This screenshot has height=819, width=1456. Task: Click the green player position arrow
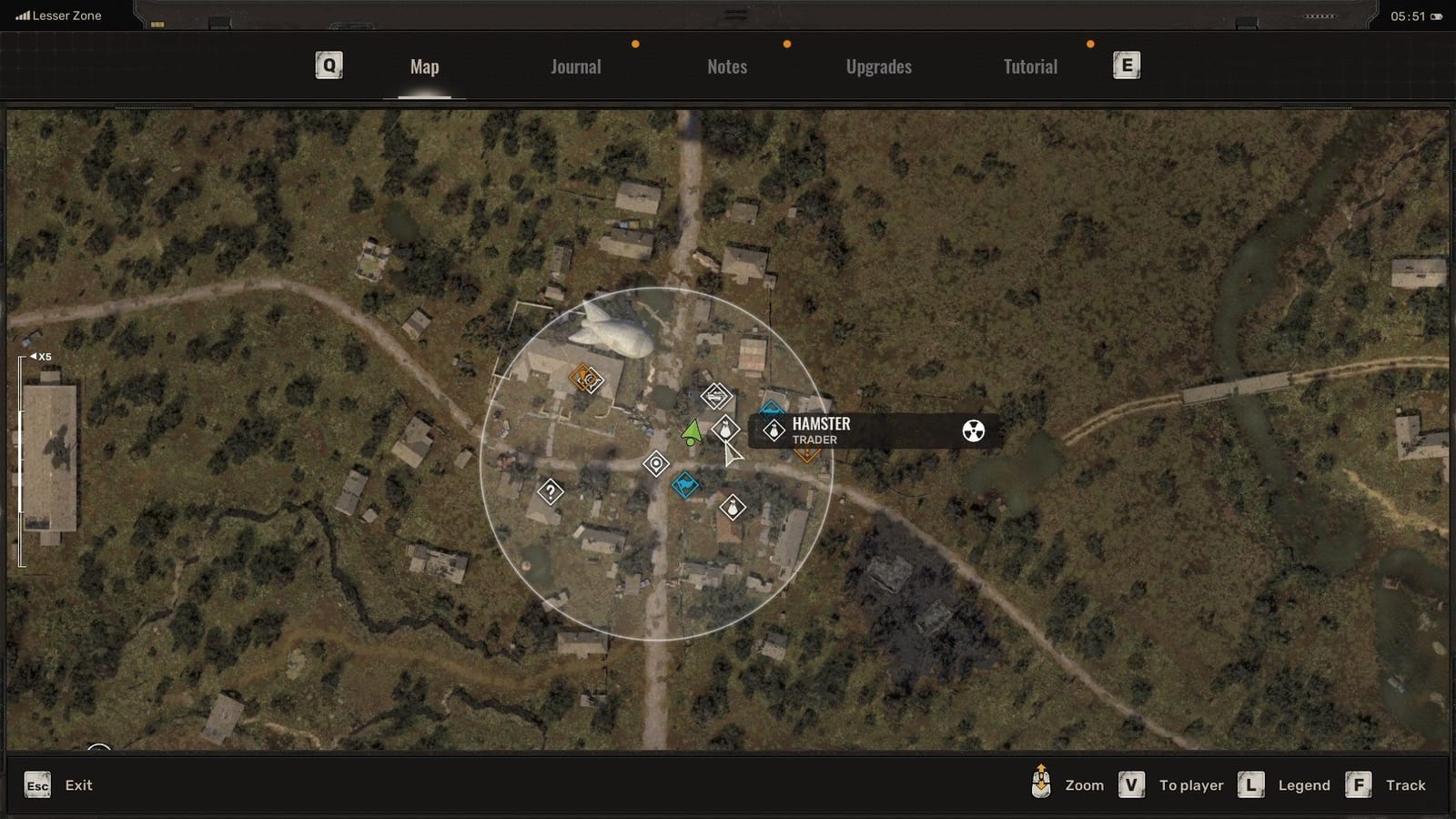coord(692,431)
